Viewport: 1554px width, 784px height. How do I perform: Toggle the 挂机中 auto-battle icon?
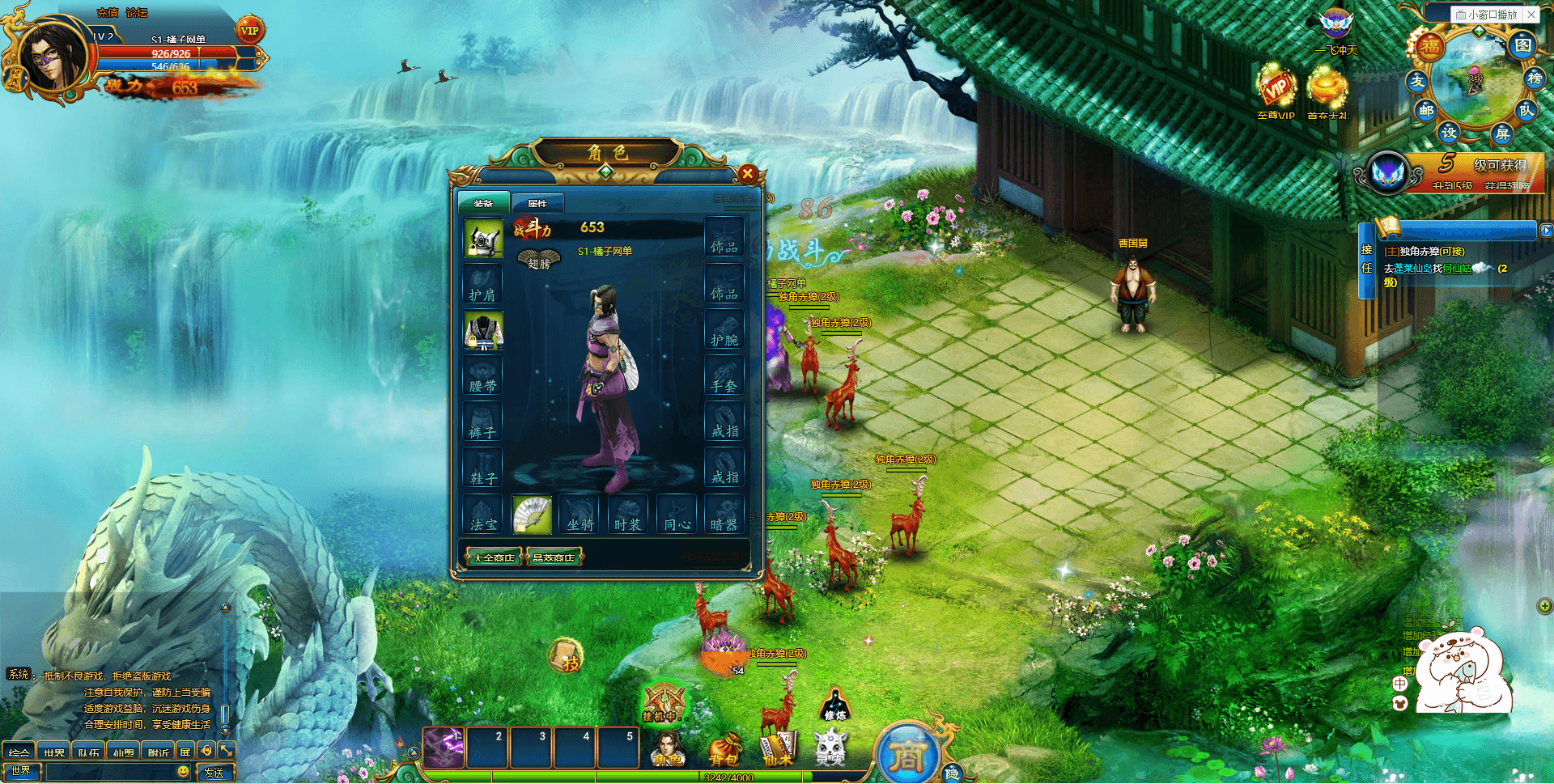(x=664, y=702)
